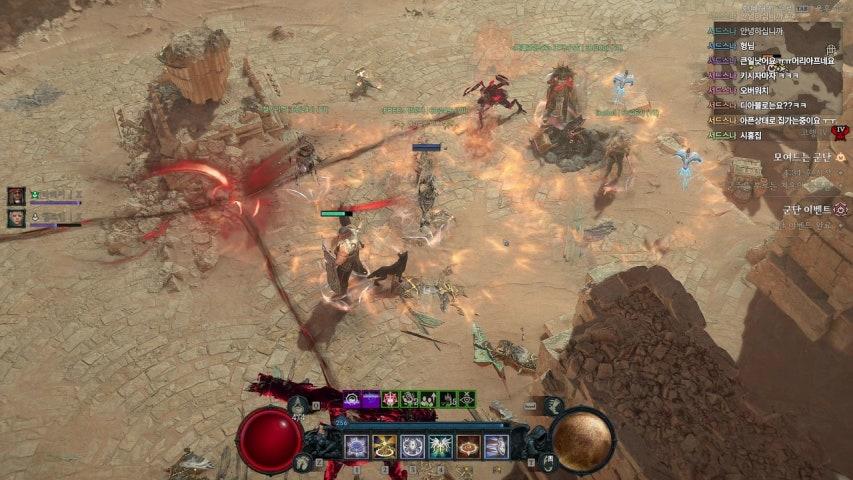Select the top party member portrait
The width and height of the screenshot is (853, 480).
[x=16, y=195]
